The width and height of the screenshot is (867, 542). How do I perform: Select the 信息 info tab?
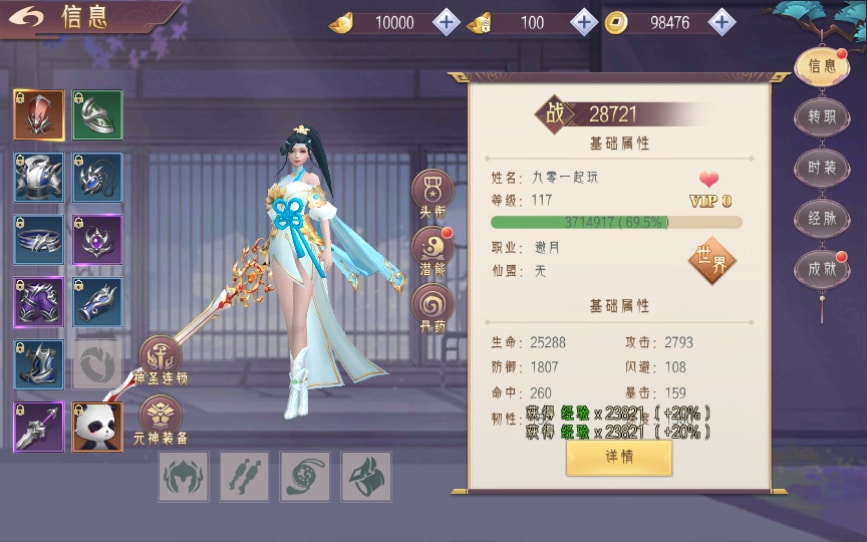pyautogui.click(x=822, y=66)
